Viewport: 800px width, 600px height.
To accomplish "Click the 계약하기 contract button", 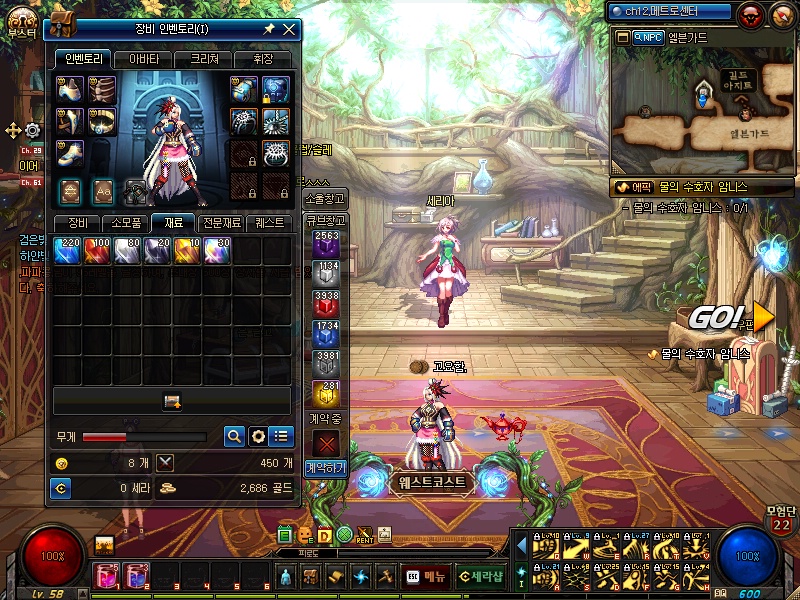I will [326, 467].
